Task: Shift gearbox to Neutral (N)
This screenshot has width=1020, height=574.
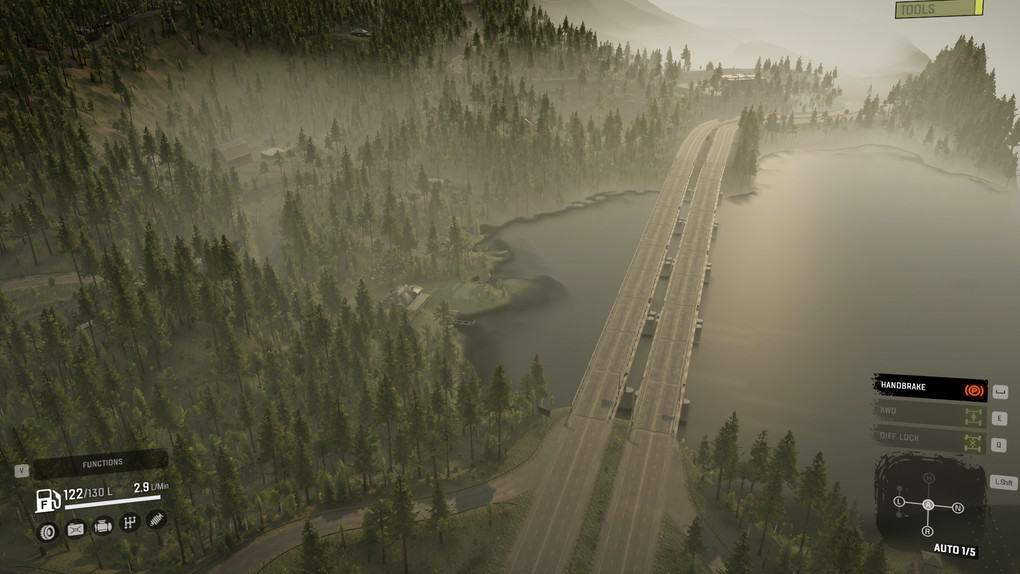Action: coord(958,508)
